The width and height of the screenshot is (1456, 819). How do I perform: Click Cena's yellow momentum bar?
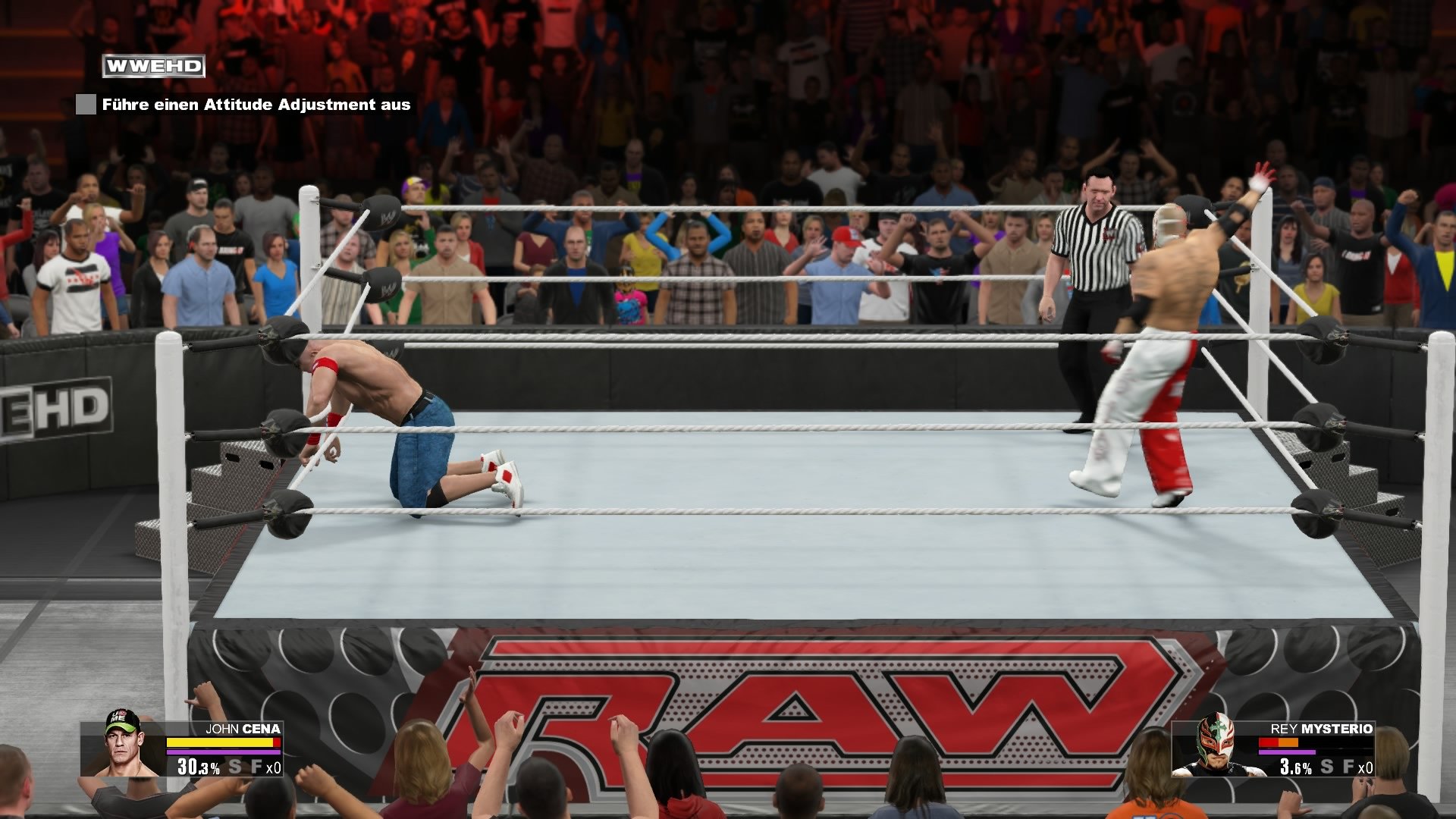[221, 742]
